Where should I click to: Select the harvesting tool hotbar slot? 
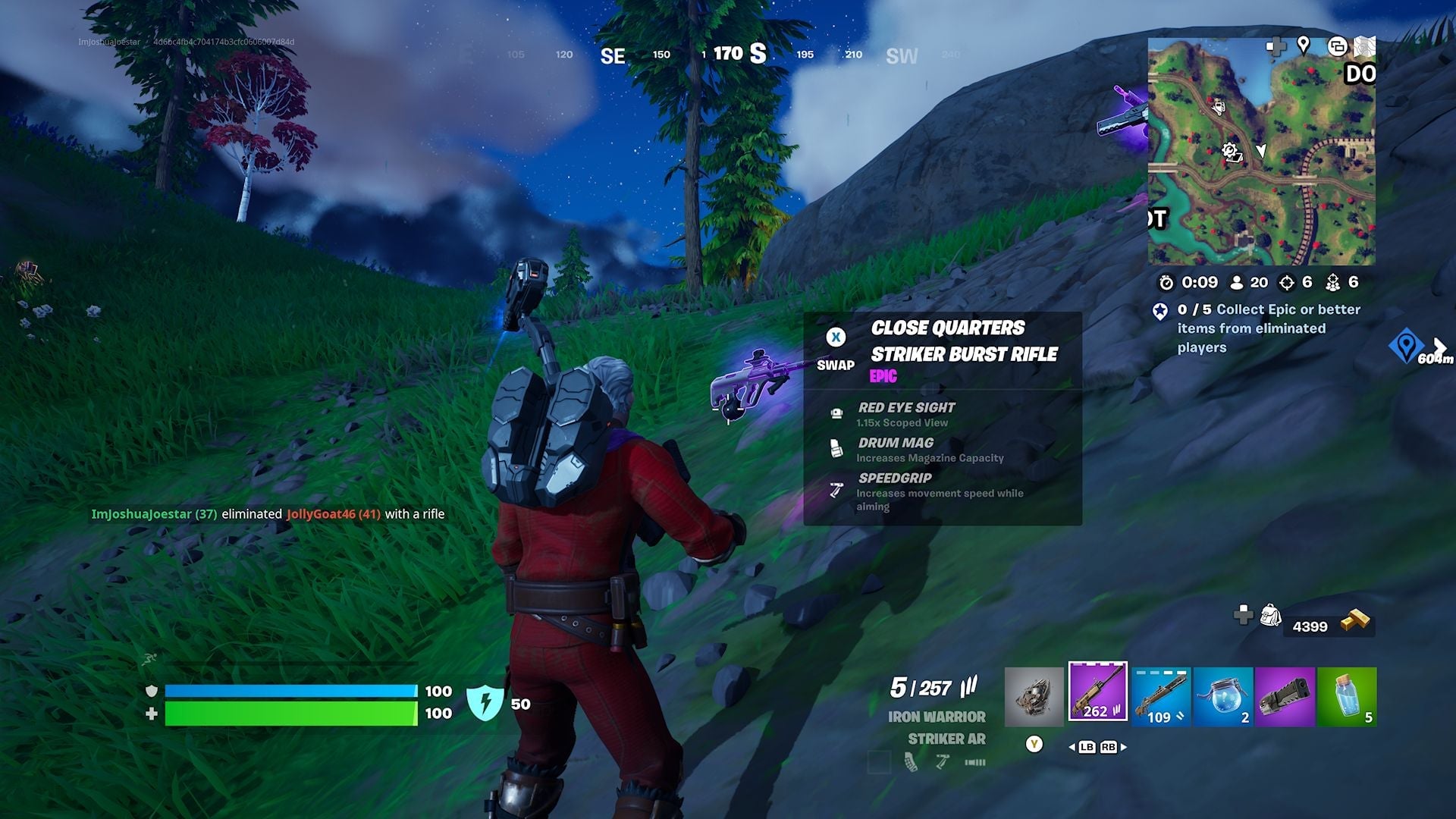click(x=1034, y=696)
